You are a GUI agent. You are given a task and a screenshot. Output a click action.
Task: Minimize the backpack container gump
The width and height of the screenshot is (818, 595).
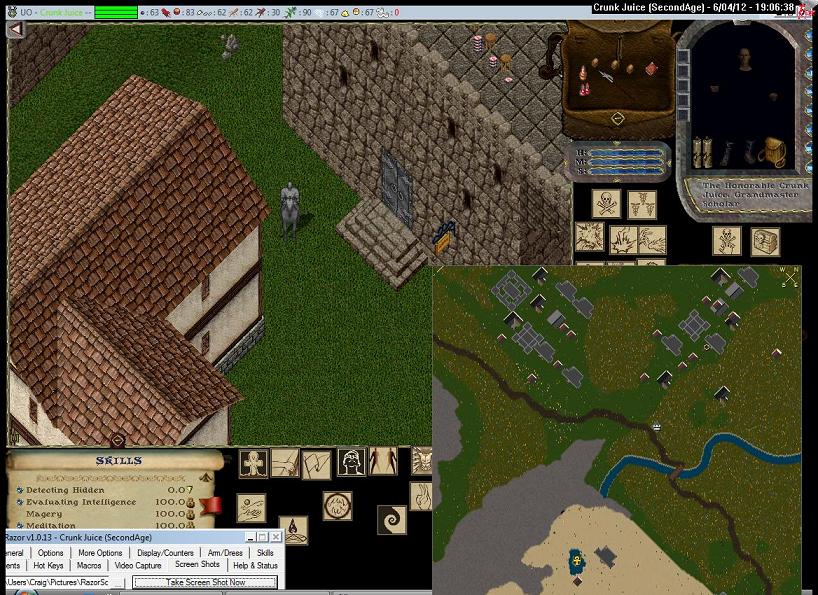click(x=617, y=118)
